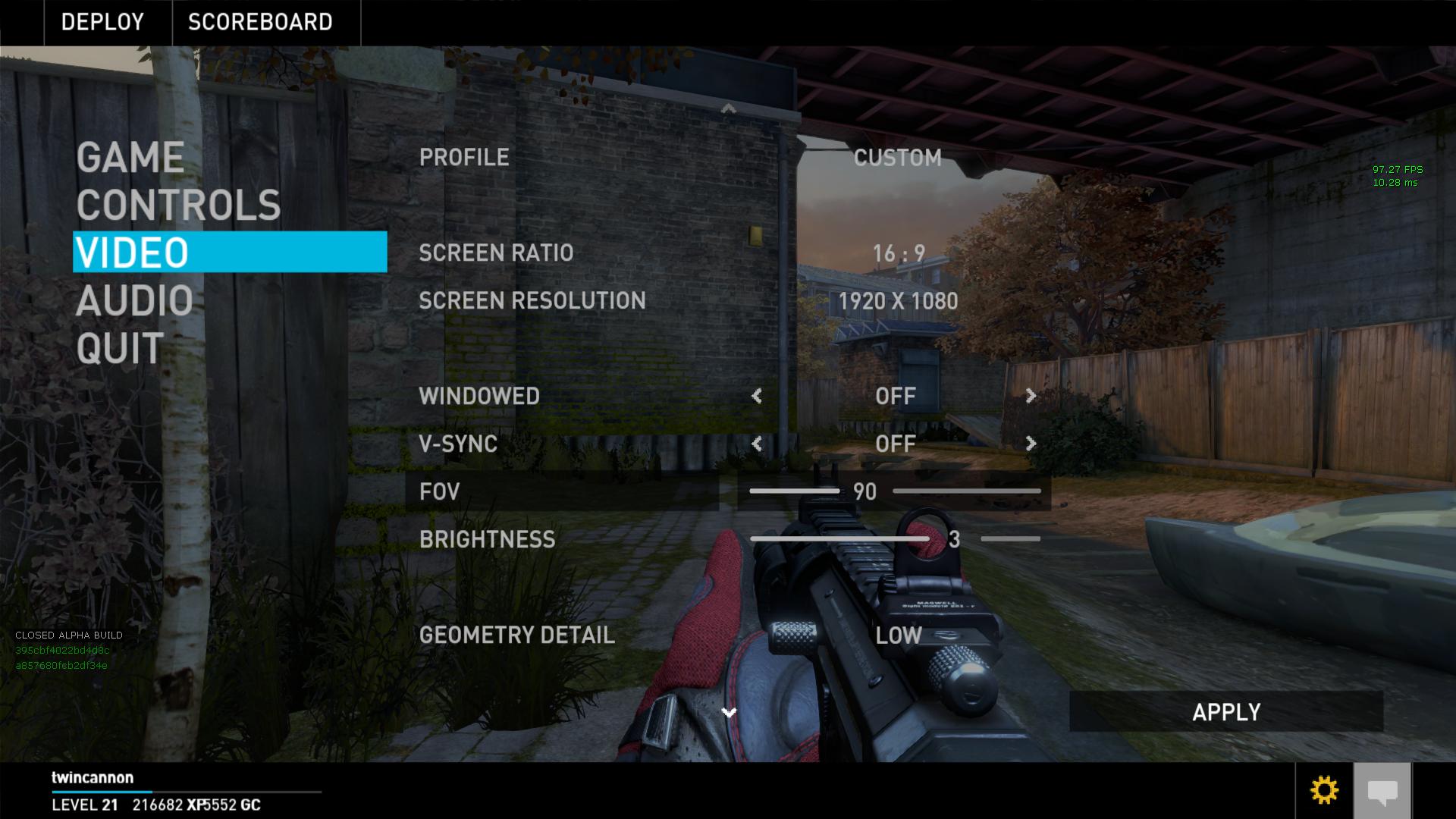
Task: Open the DEPLOY tab
Action: 102,22
